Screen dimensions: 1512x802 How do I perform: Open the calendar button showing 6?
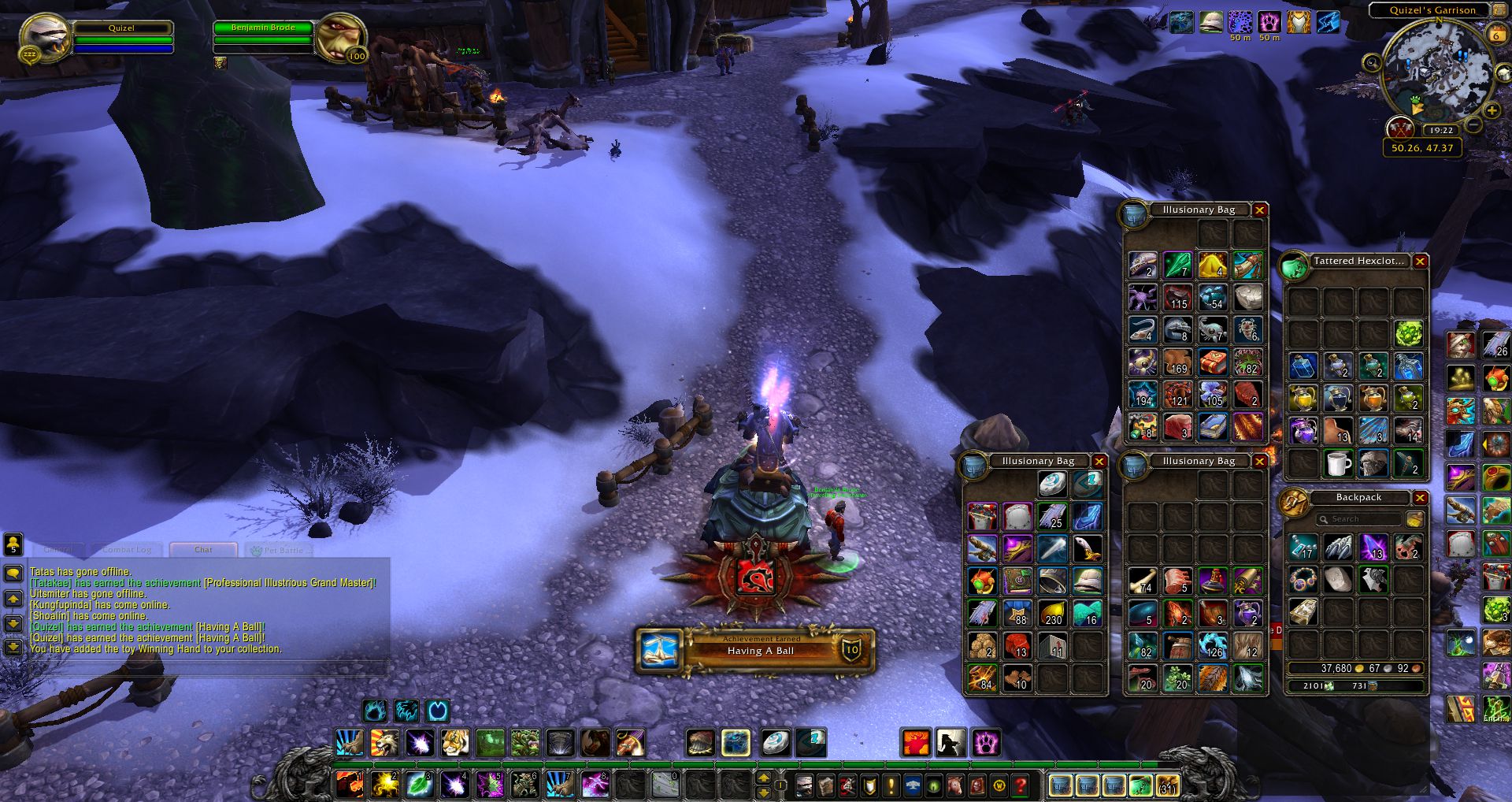tap(1495, 35)
